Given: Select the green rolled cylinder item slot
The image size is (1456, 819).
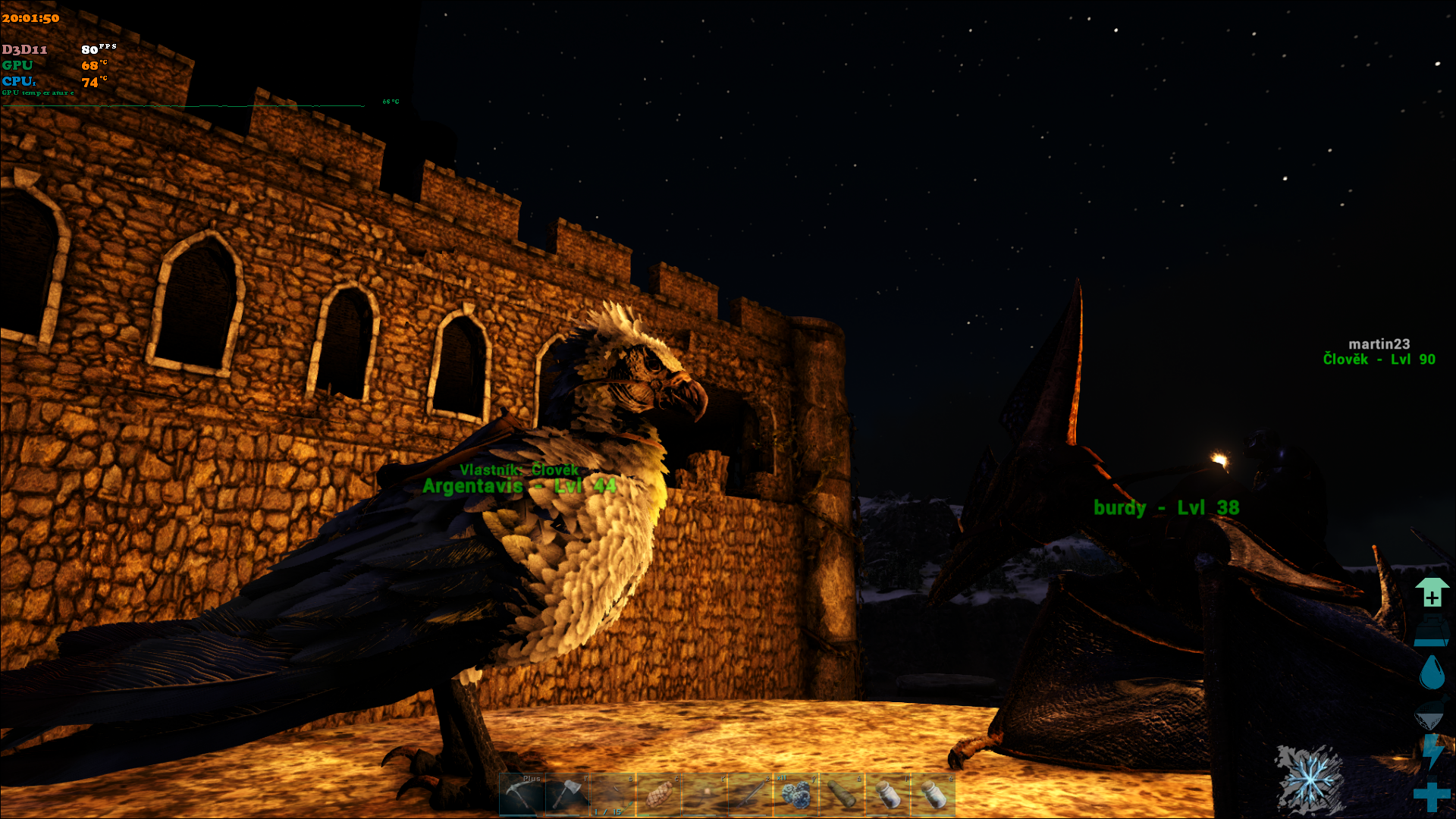Looking at the screenshot, I should coord(841,795).
